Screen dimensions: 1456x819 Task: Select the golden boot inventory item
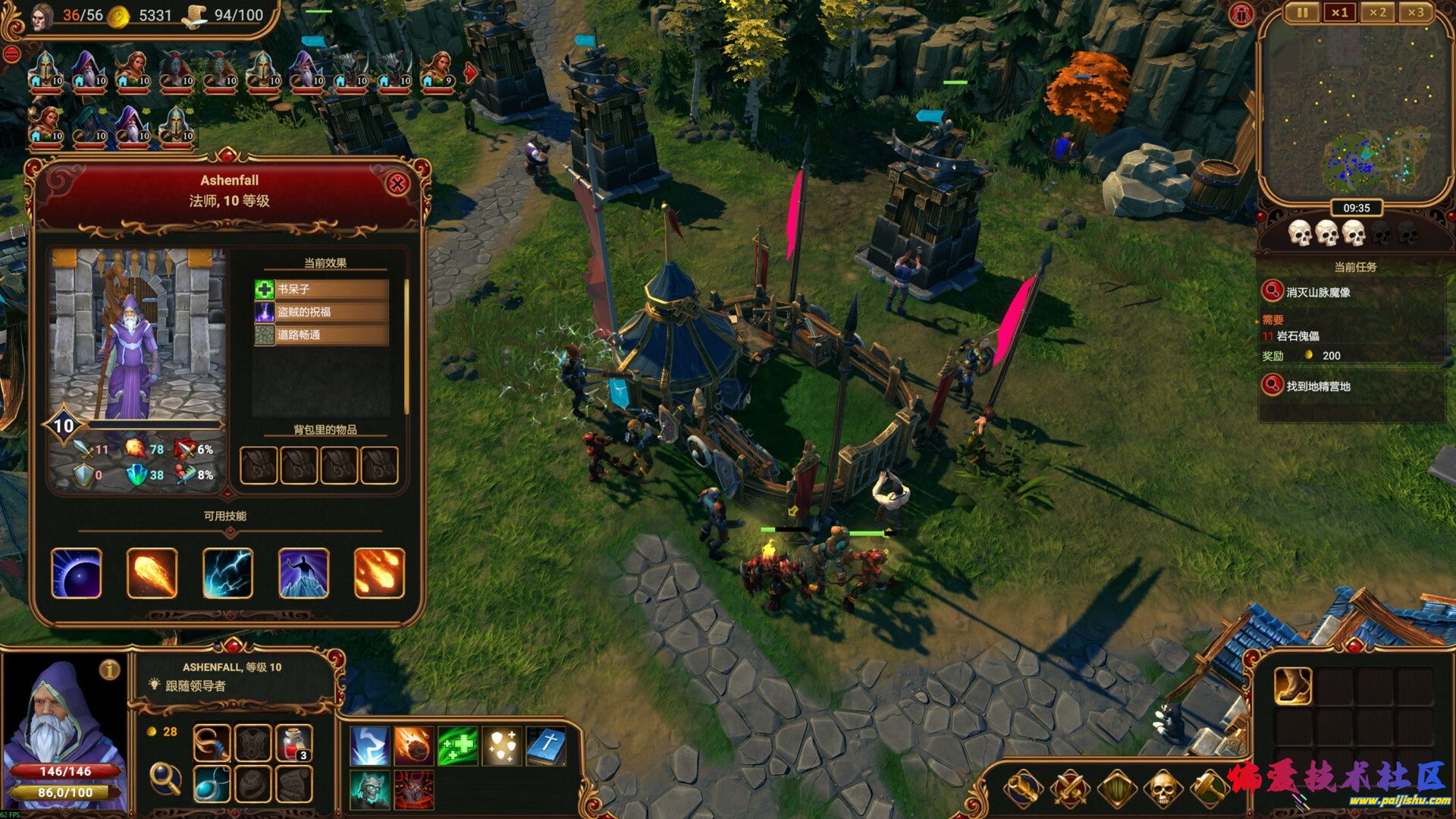1292,686
